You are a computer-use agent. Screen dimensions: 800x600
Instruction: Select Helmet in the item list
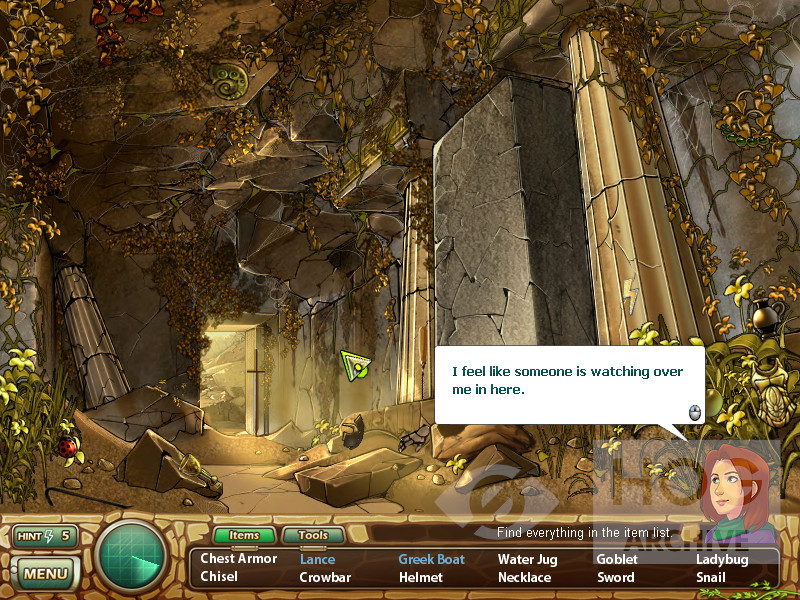[420, 577]
